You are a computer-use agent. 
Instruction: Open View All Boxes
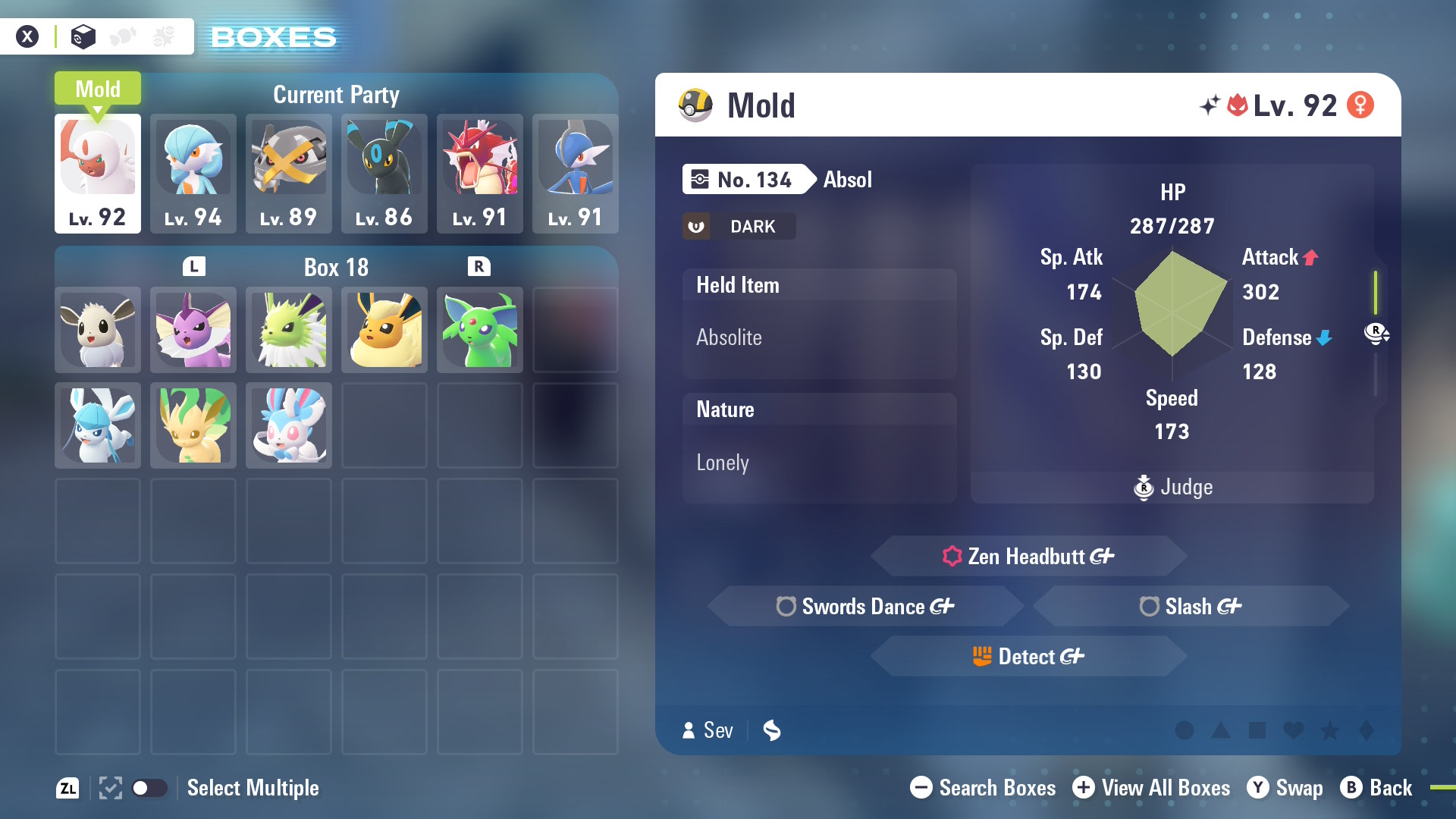(1151, 788)
